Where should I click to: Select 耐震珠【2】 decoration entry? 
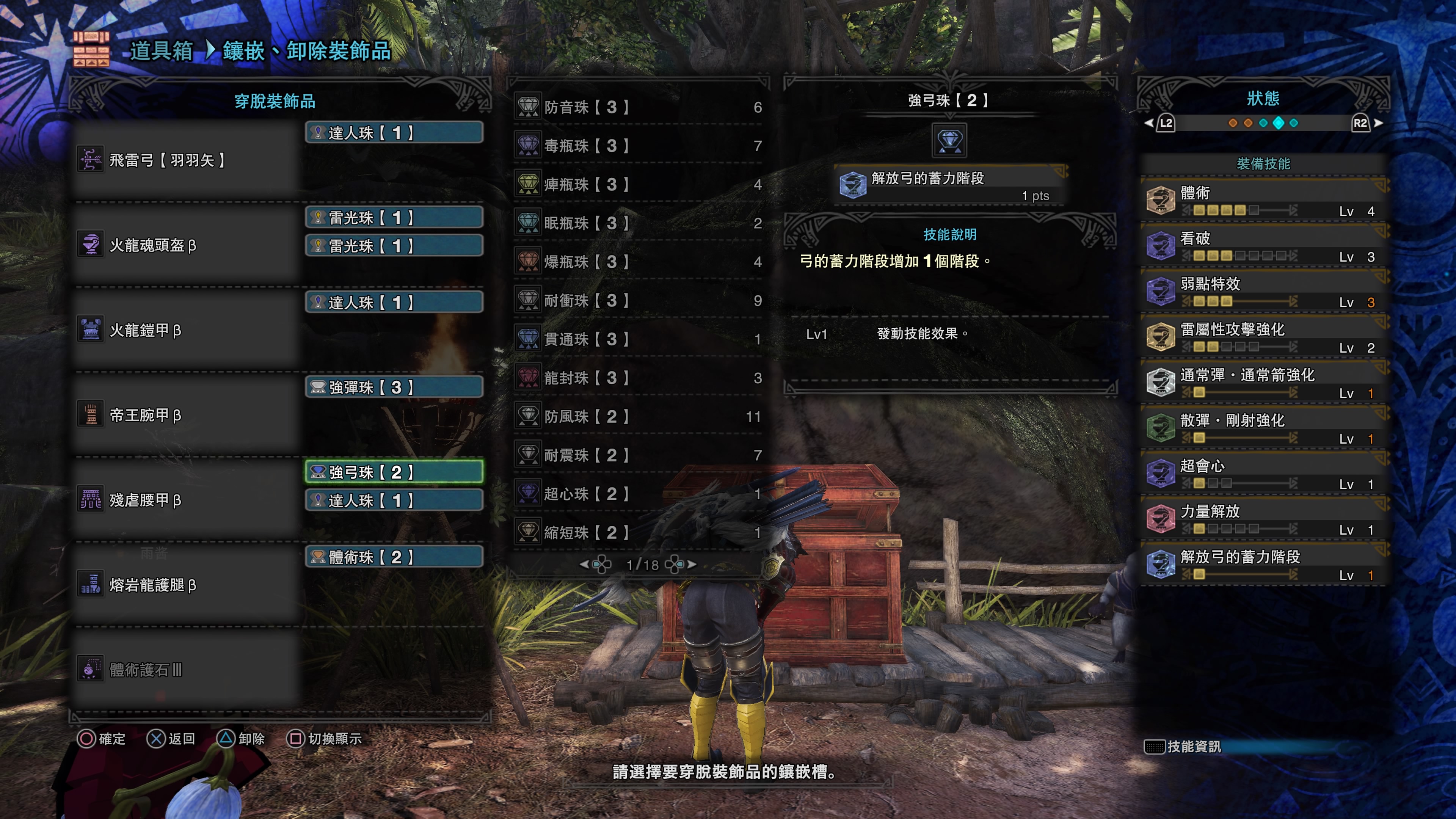click(x=639, y=455)
